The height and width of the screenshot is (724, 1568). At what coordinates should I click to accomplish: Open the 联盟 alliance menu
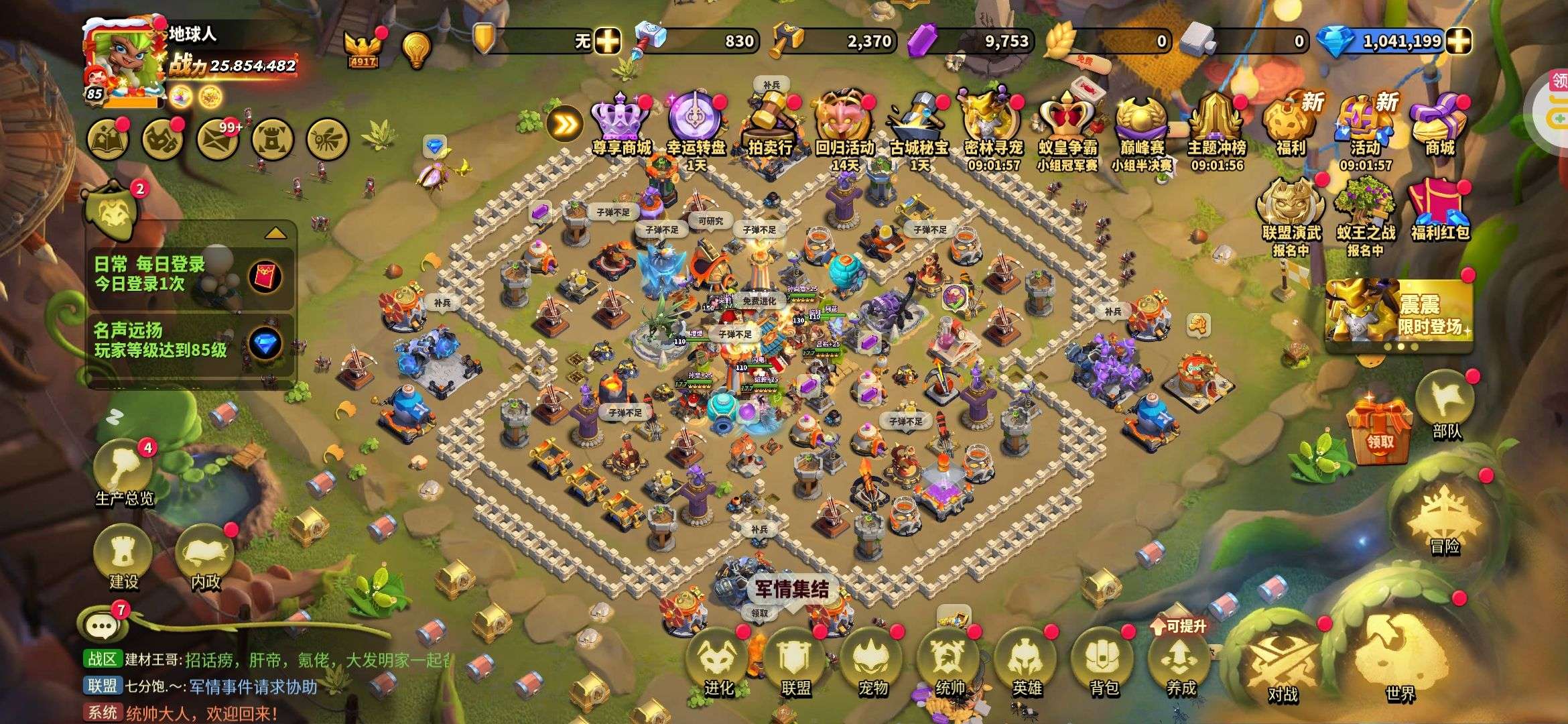[795, 660]
